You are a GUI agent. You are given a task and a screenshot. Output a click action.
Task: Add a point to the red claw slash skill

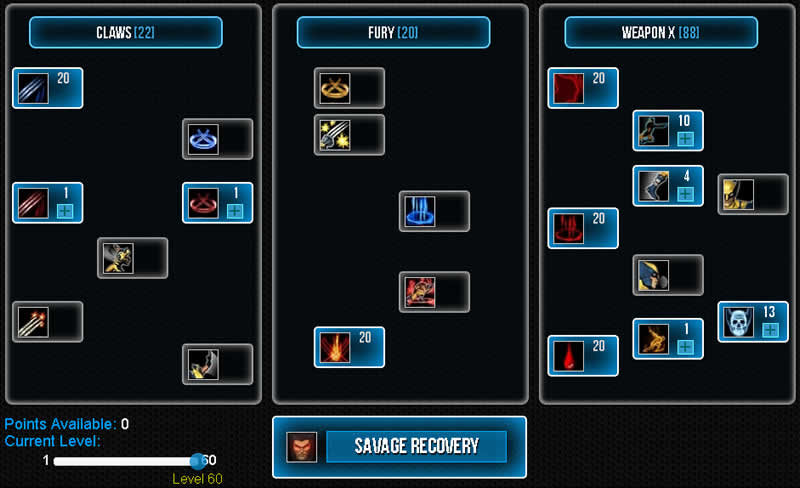65,211
